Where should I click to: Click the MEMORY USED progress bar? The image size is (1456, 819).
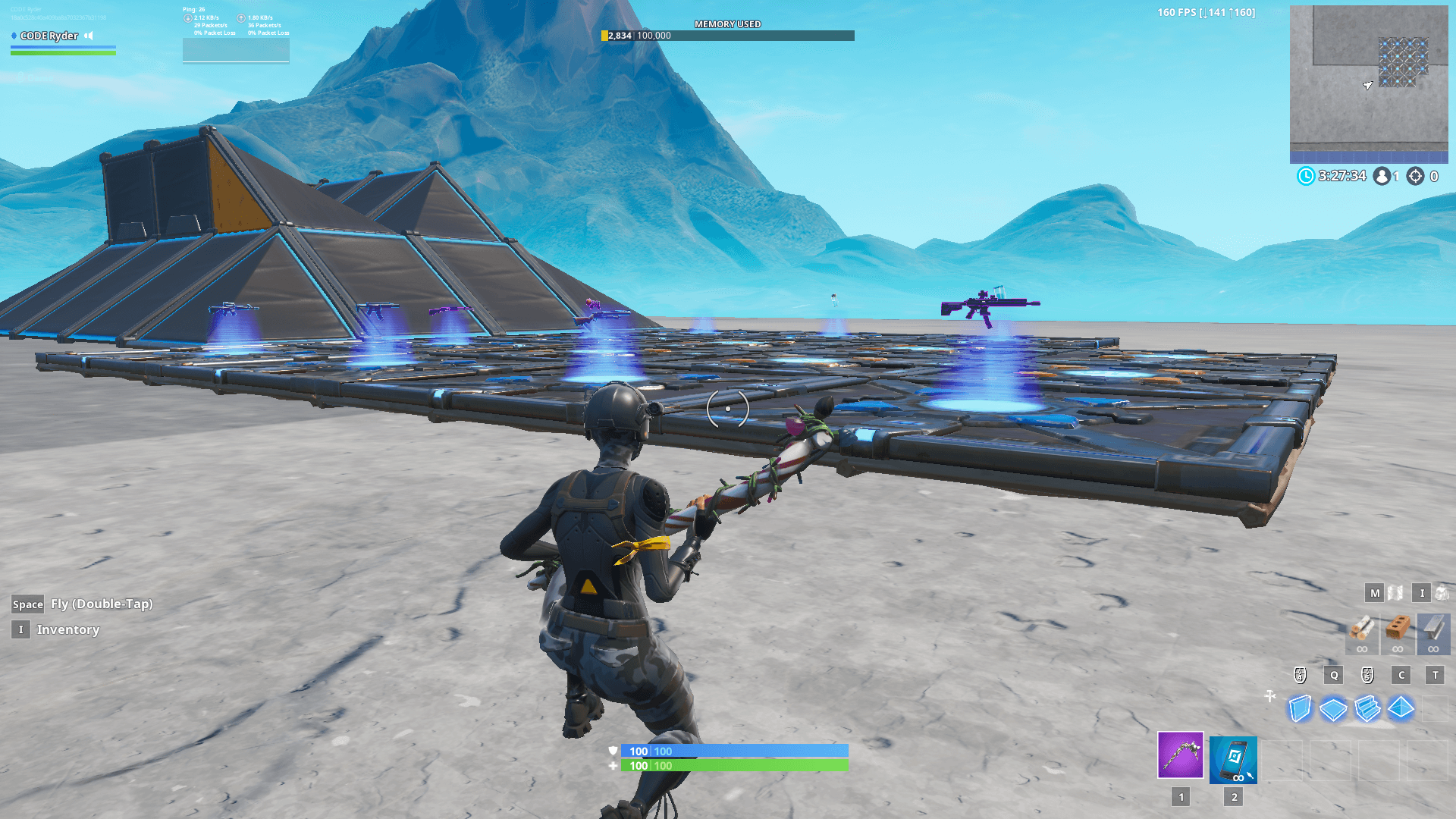[x=728, y=33]
